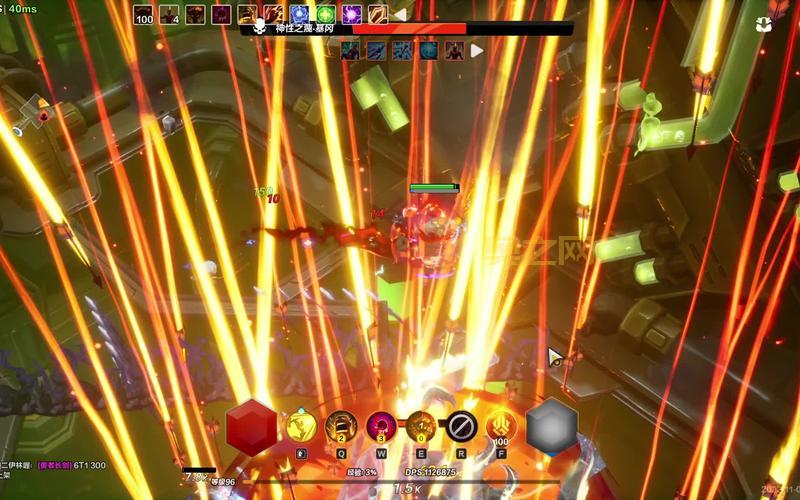Activate the Q skill icon
Viewport: 800px width, 500px height.
pos(342,427)
